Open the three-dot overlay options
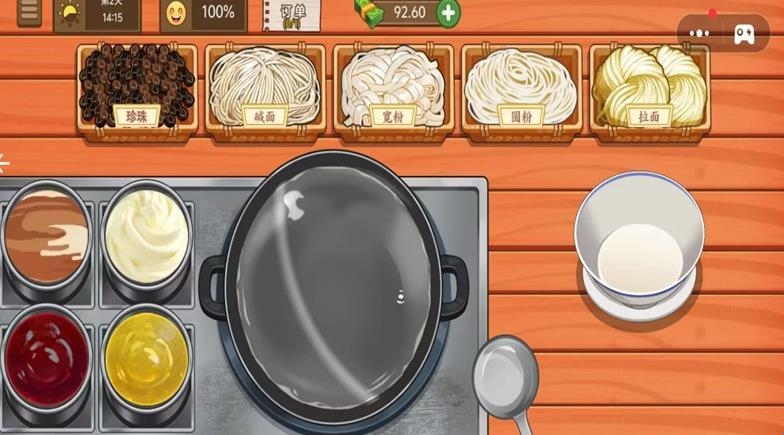The width and height of the screenshot is (784, 435). [x=699, y=33]
